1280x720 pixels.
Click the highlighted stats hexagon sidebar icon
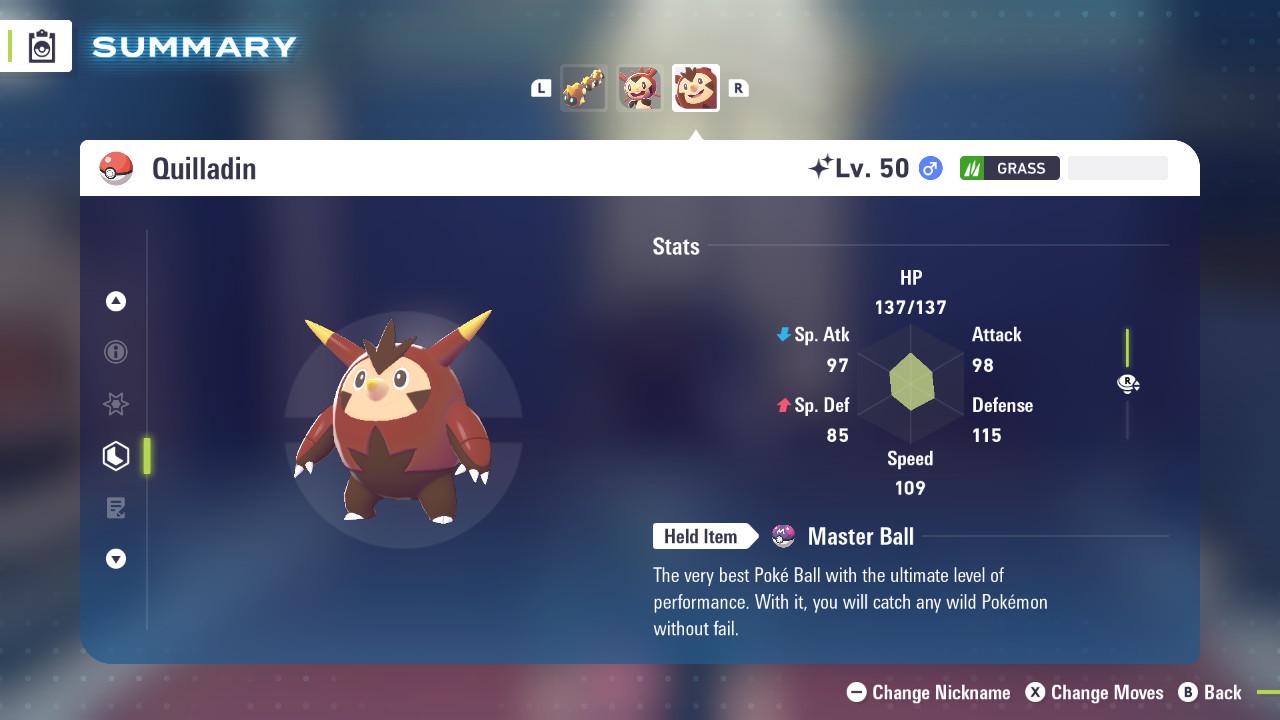pos(116,456)
